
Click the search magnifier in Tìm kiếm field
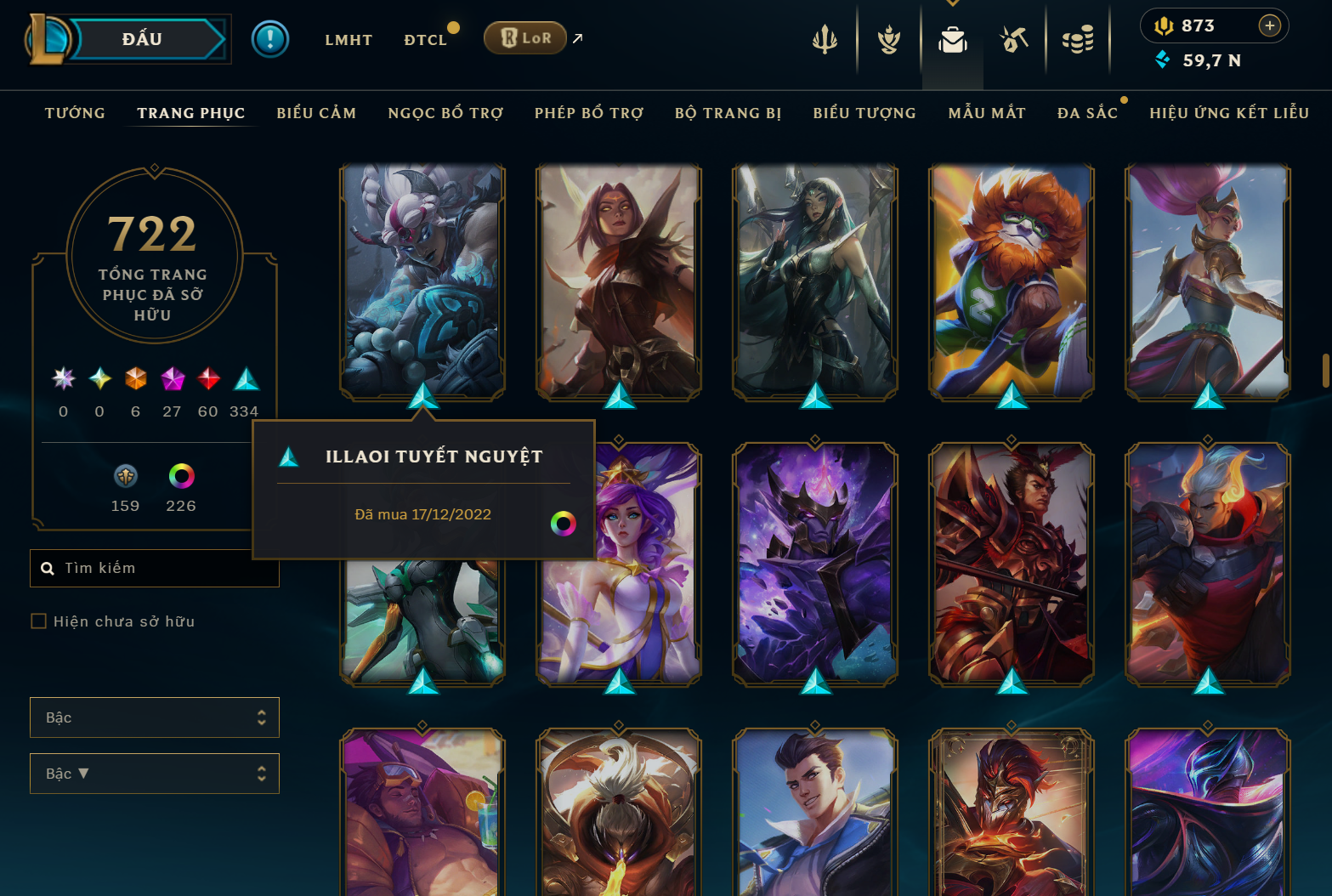click(48, 568)
